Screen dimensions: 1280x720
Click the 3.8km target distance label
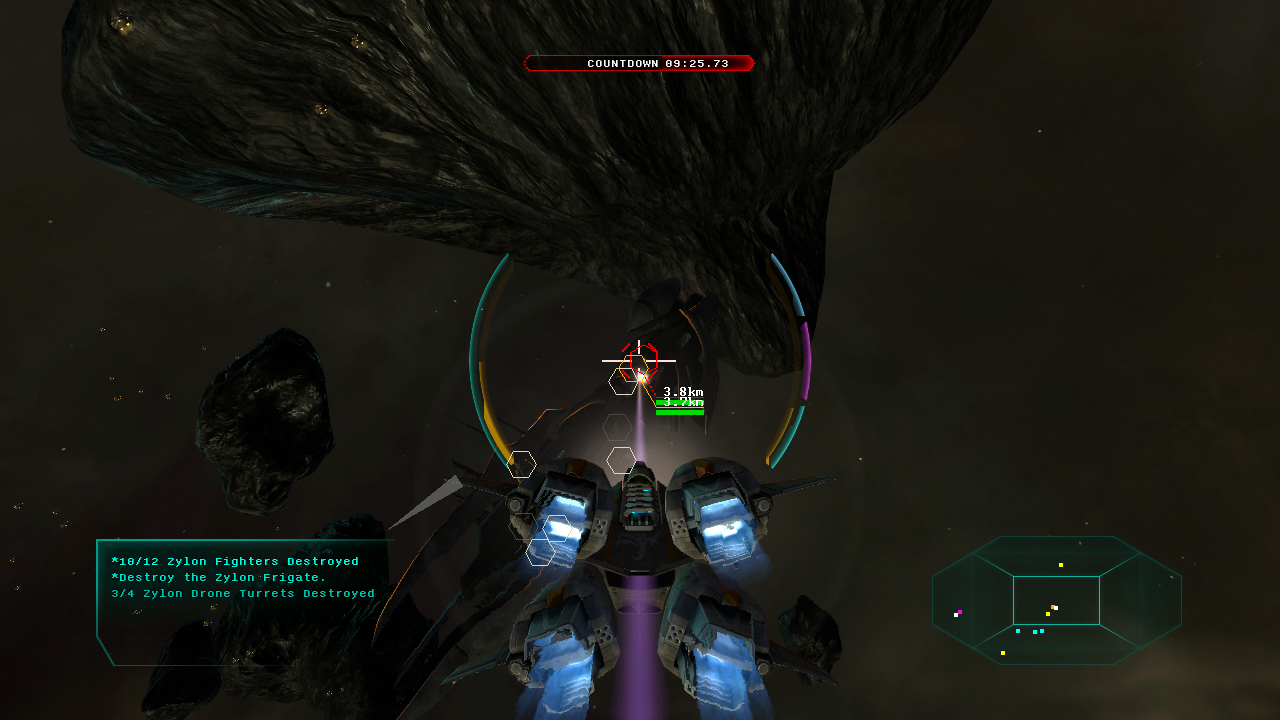(x=683, y=392)
